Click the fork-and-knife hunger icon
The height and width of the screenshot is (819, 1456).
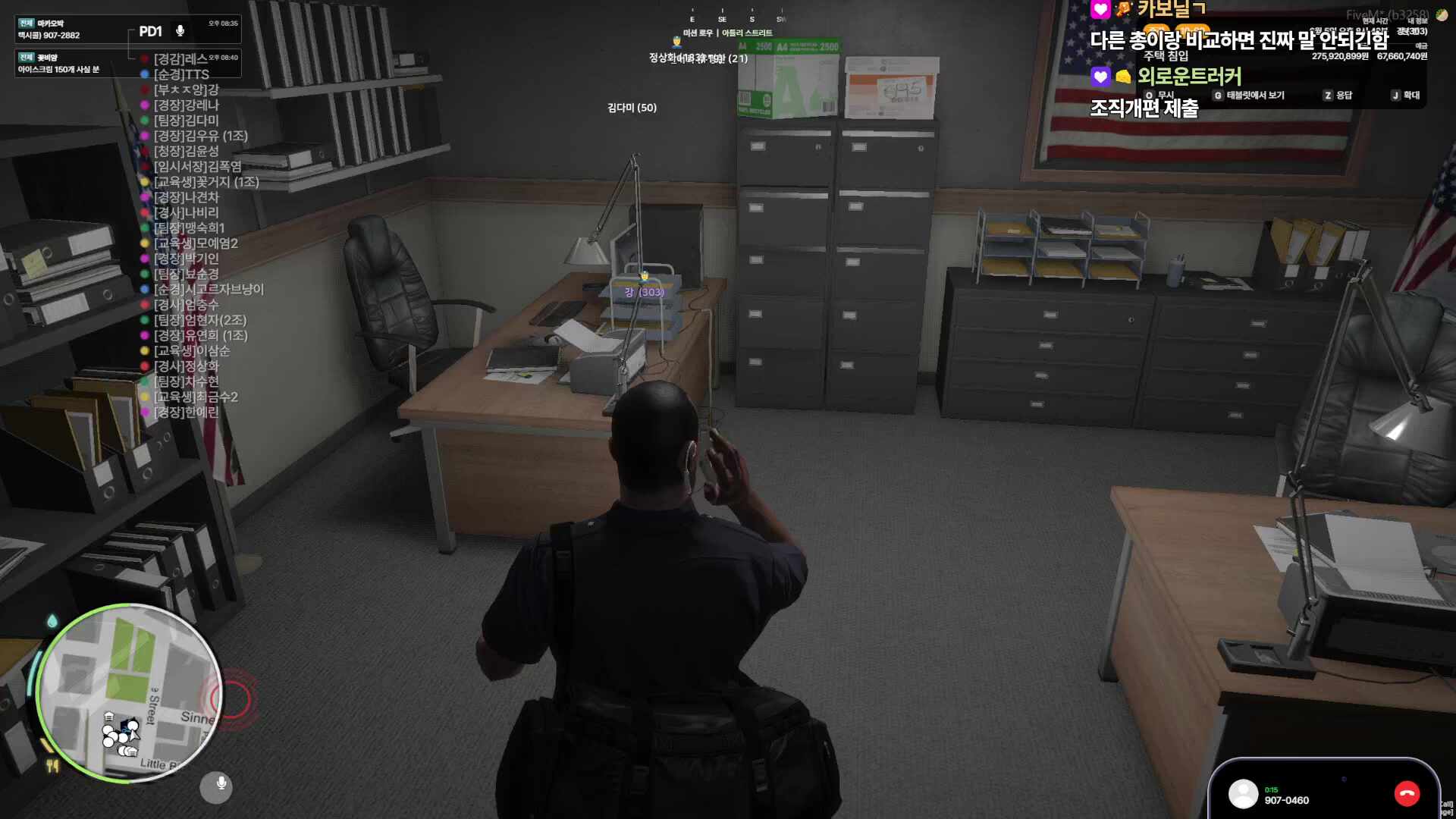coord(52,766)
